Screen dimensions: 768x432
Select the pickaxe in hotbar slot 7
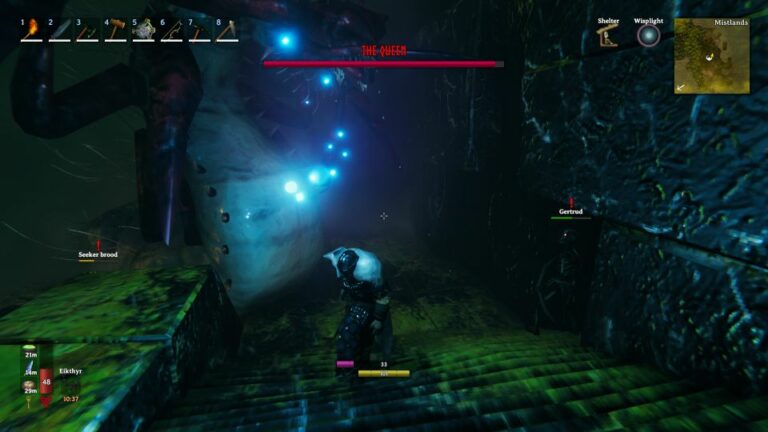(x=200, y=30)
